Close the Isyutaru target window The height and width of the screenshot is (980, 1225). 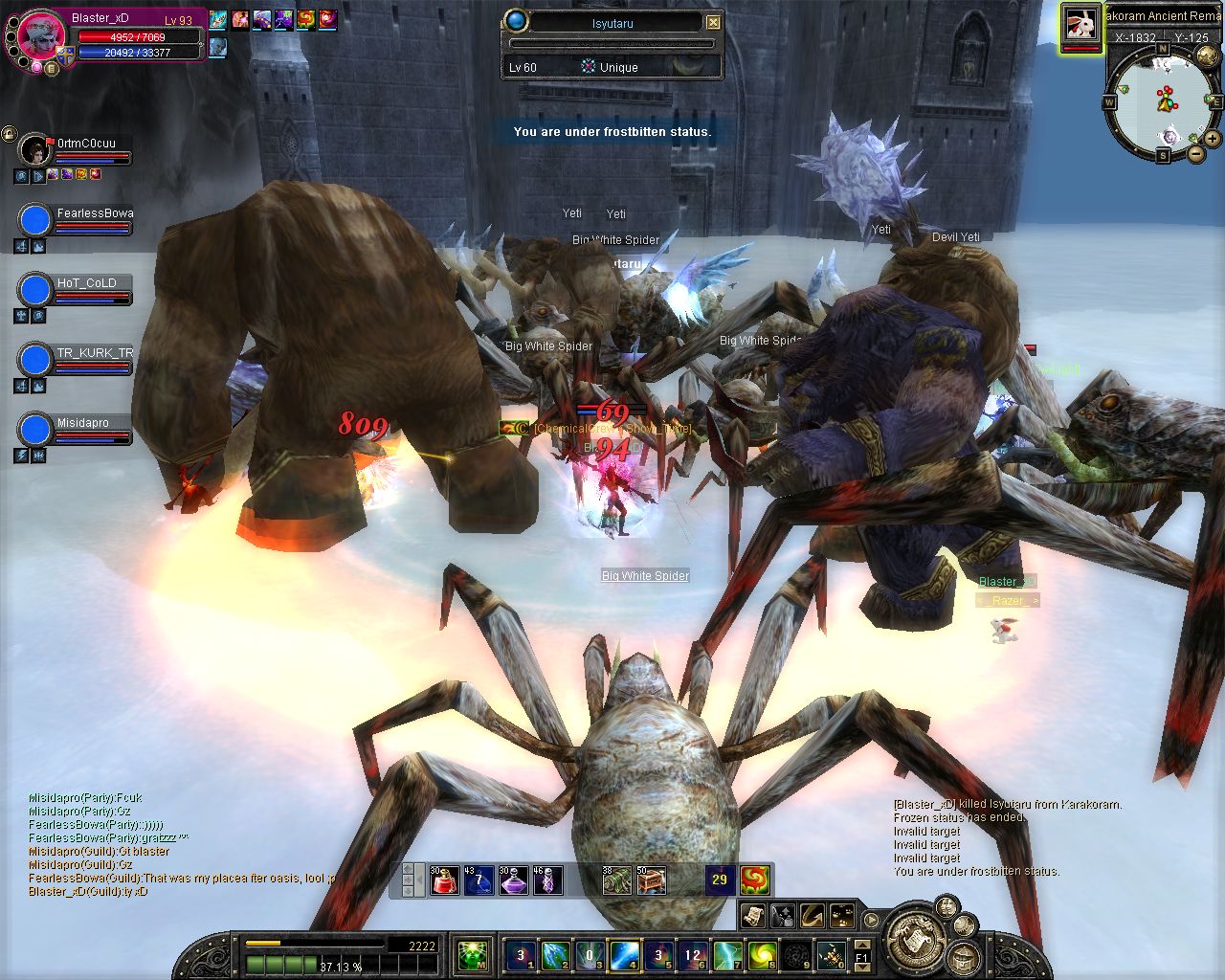[714, 21]
